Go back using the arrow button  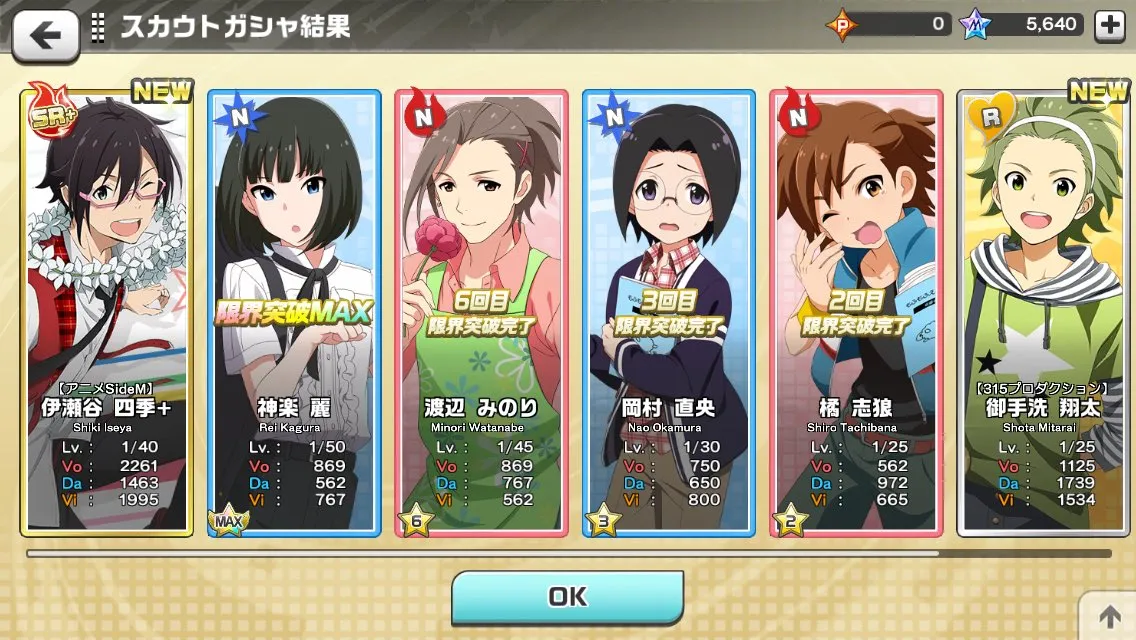tap(45, 35)
